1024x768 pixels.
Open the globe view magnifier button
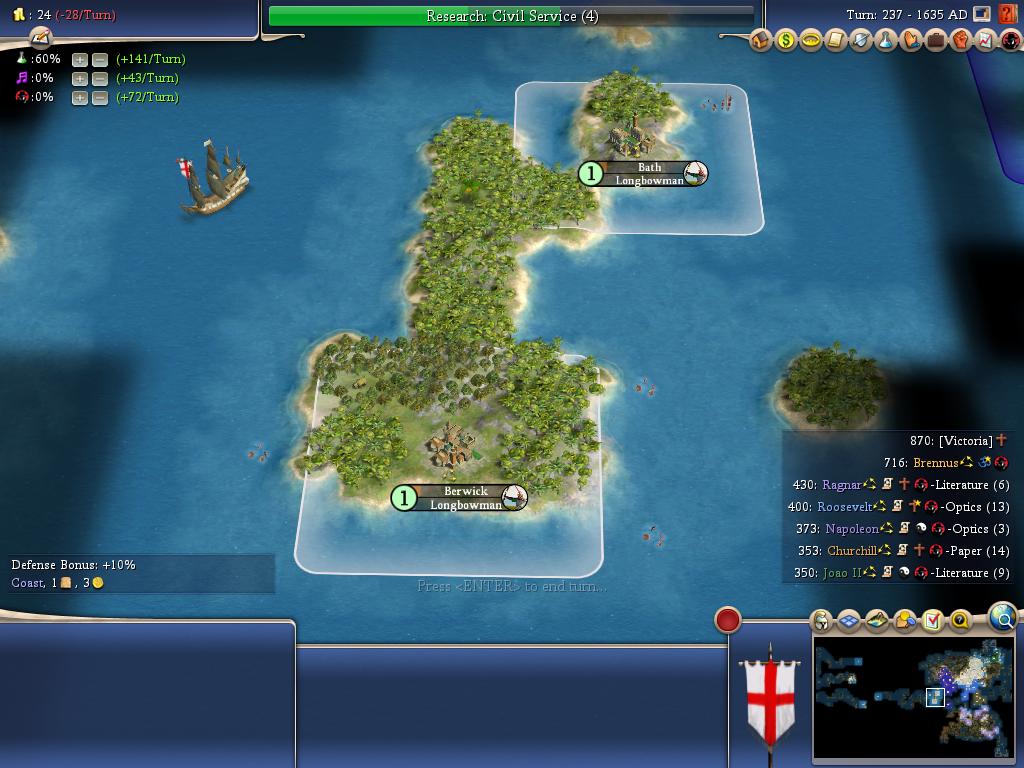coord(1002,618)
